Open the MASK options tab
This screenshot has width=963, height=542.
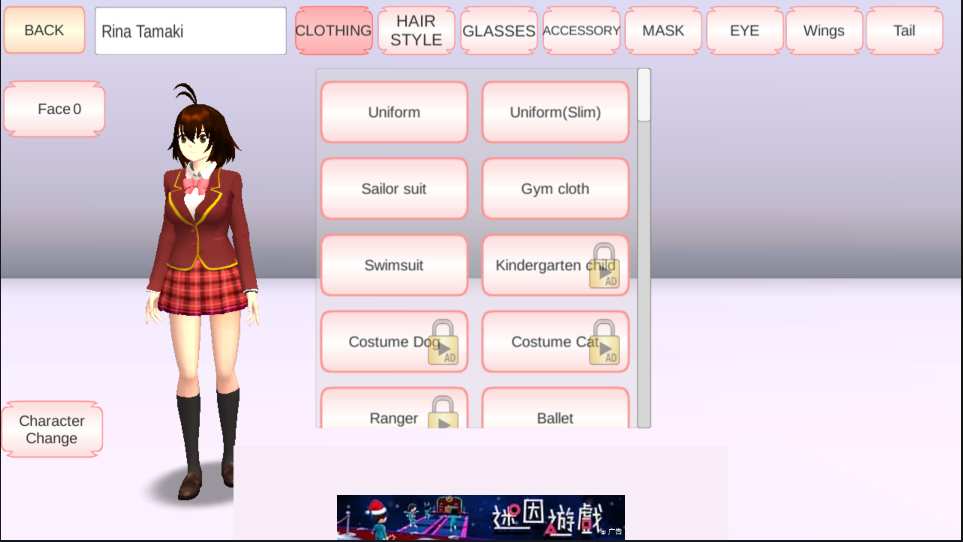click(663, 30)
